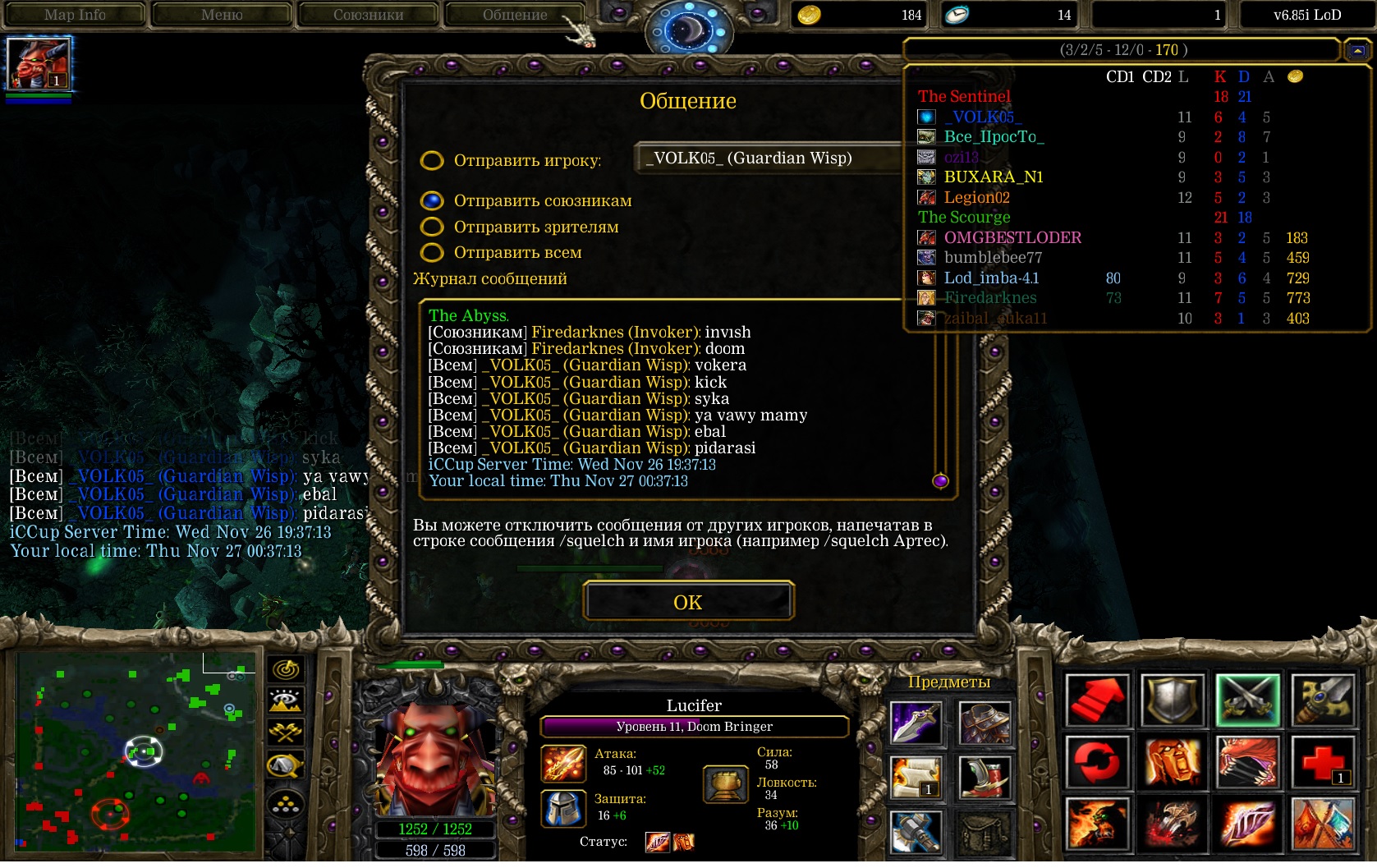1377x868 pixels.
Task: Choose 'Отправить всем' radio option
Action: (432, 252)
